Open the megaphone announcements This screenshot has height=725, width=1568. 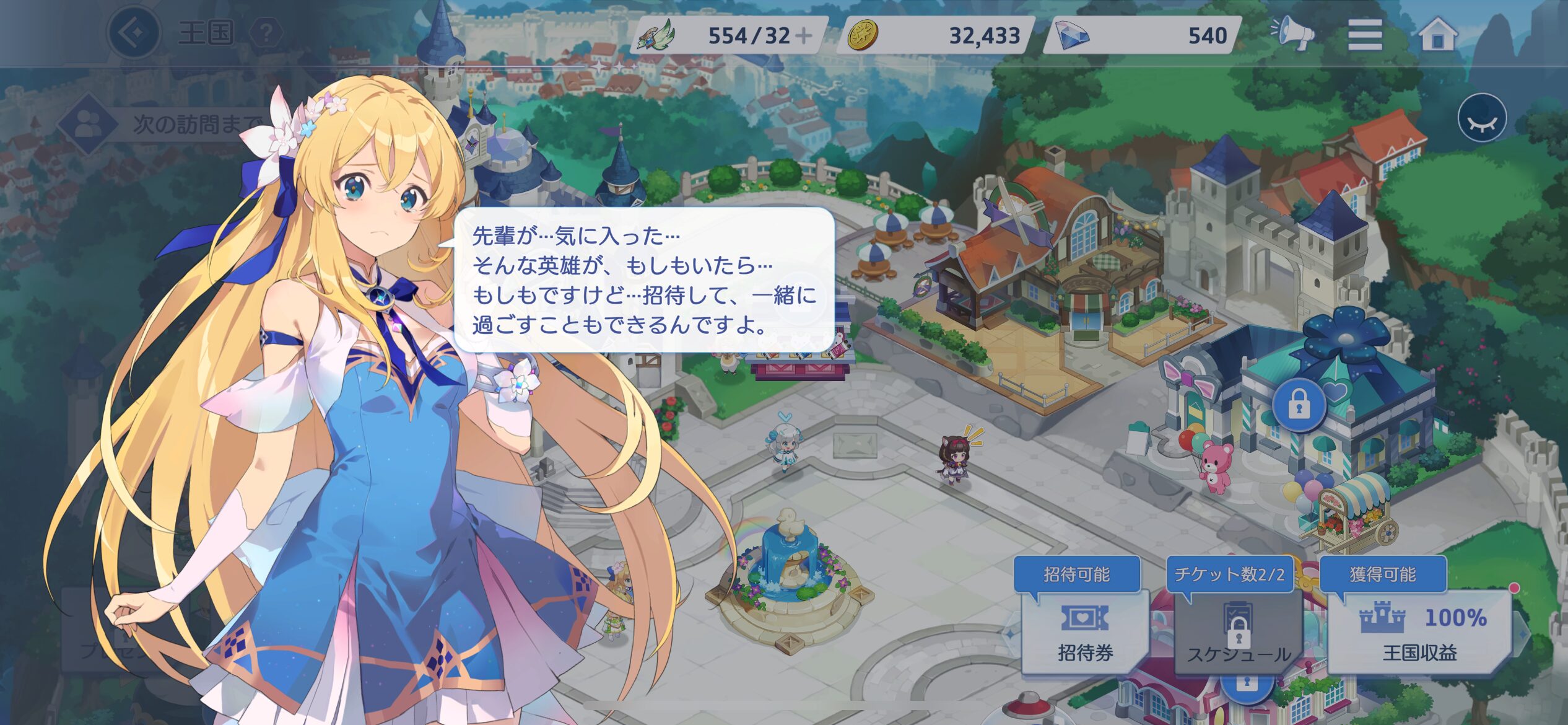click(1293, 33)
